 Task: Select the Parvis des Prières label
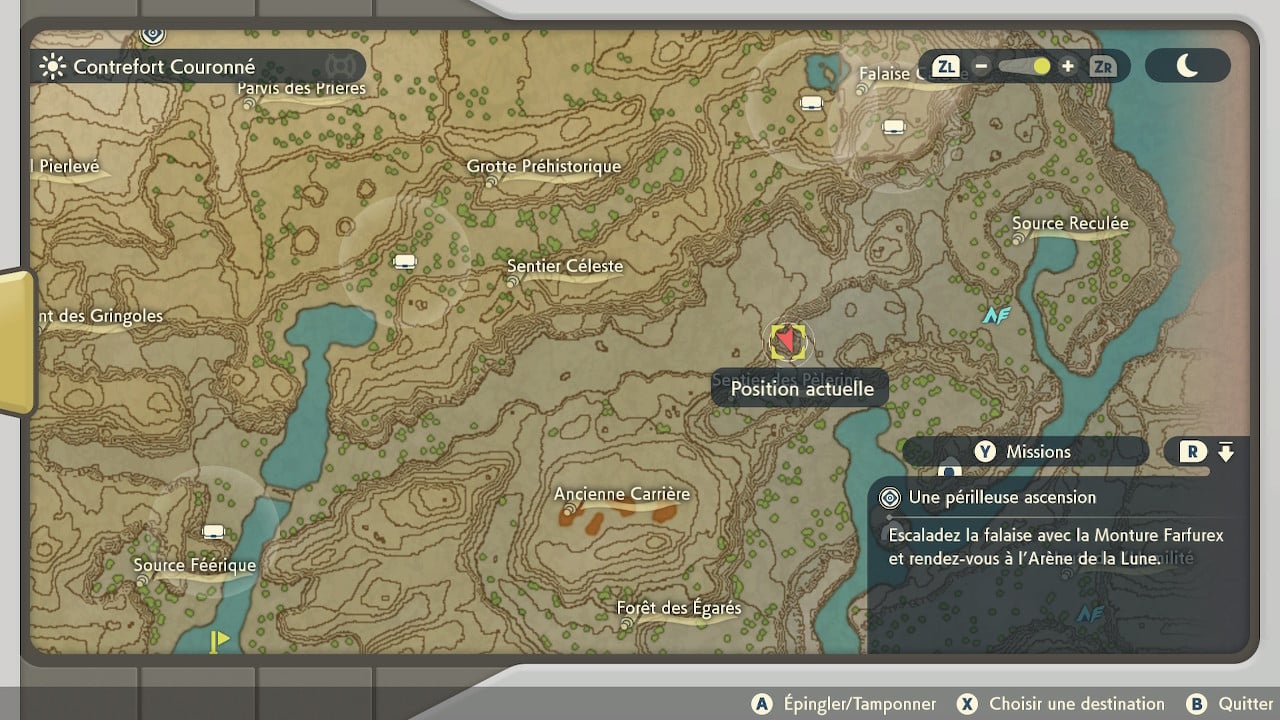pyautogui.click(x=301, y=89)
